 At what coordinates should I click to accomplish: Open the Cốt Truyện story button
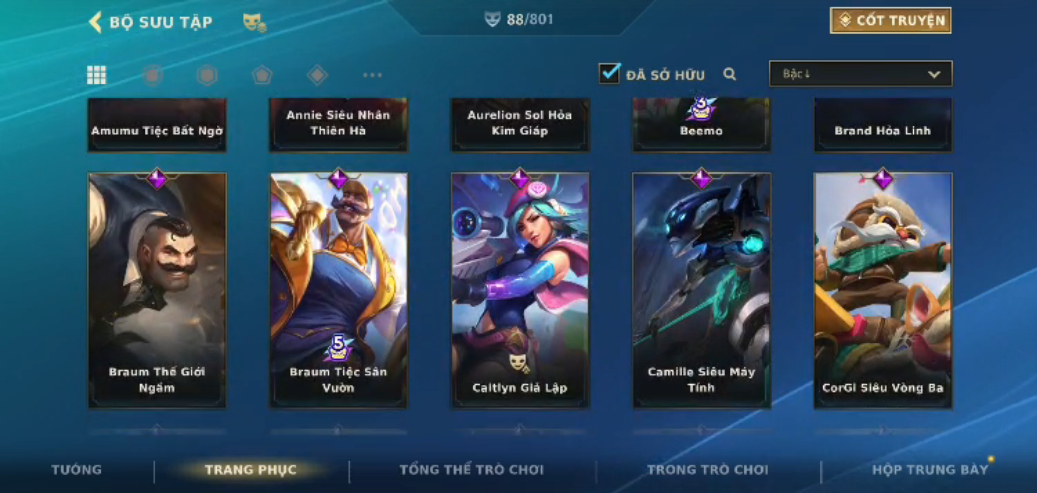click(x=890, y=20)
